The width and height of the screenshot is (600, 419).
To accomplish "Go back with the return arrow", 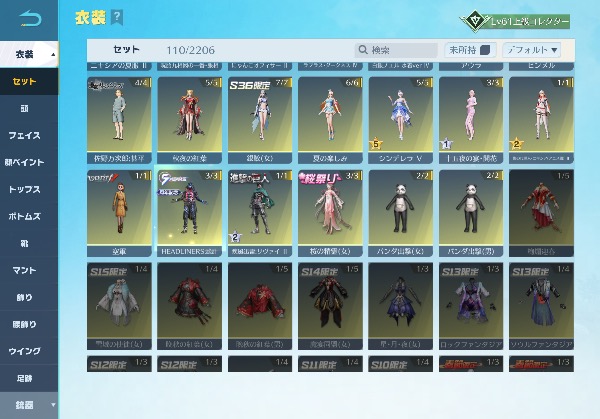I will pyautogui.click(x=29, y=18).
